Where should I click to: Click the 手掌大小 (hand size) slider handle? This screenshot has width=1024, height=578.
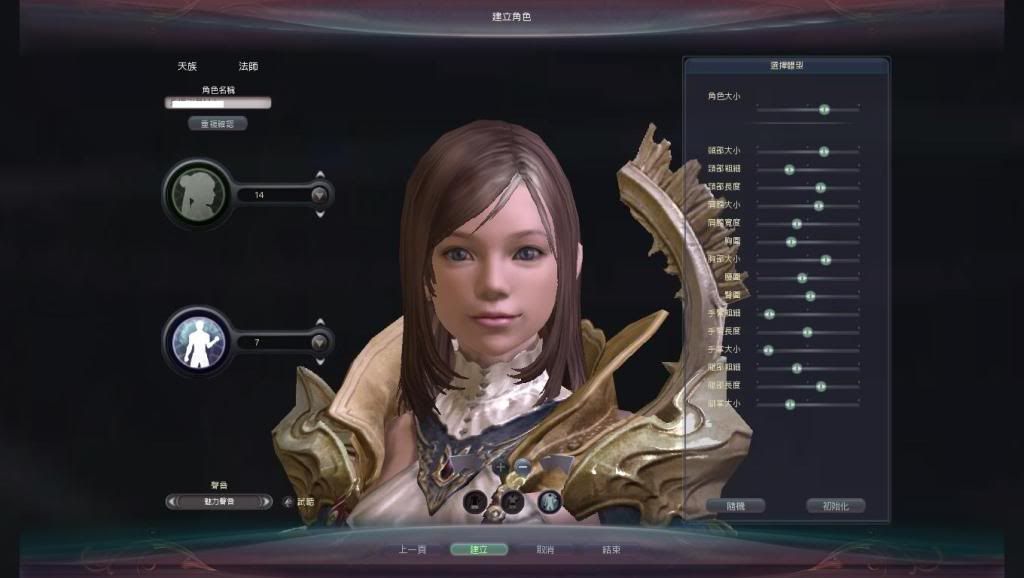tap(768, 350)
